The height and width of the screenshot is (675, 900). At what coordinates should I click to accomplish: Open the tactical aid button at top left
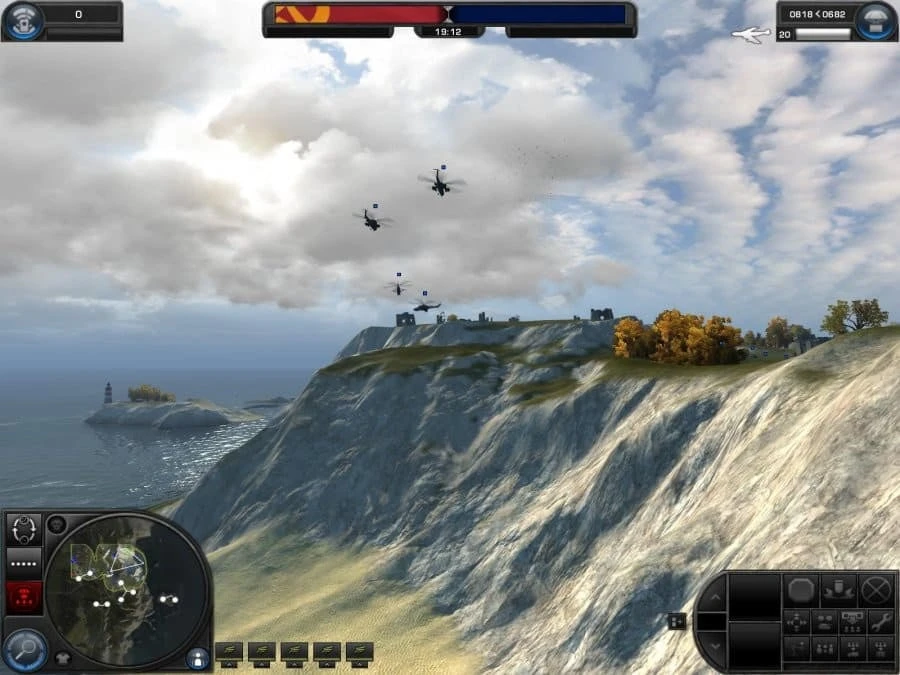[x=23, y=21]
